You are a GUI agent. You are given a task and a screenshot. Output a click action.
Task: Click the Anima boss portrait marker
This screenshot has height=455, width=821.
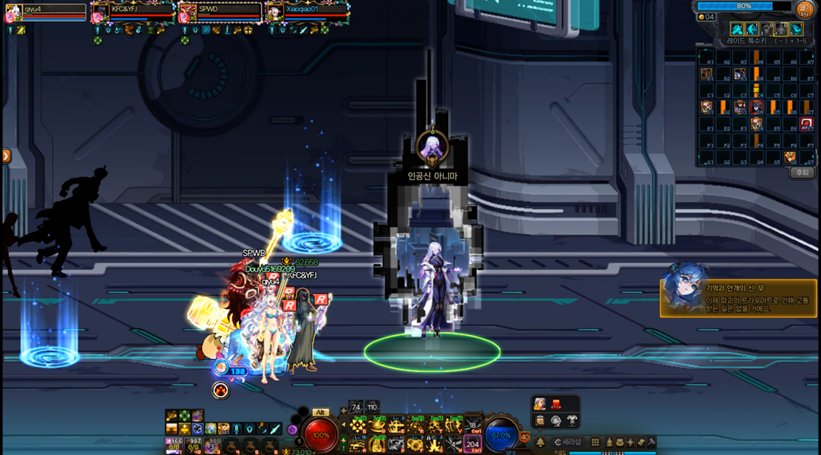pyautogui.click(x=431, y=147)
